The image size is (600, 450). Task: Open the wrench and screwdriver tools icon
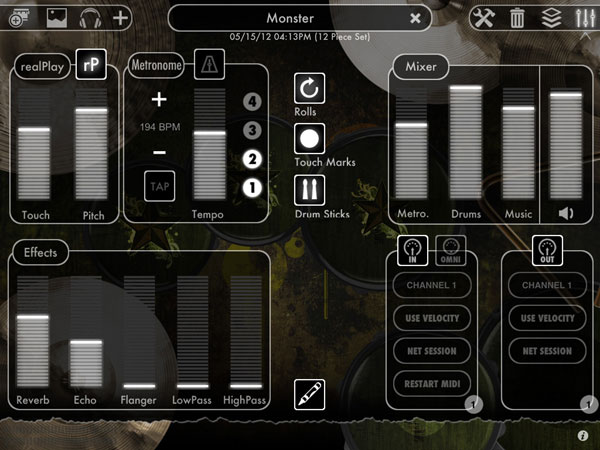click(484, 17)
